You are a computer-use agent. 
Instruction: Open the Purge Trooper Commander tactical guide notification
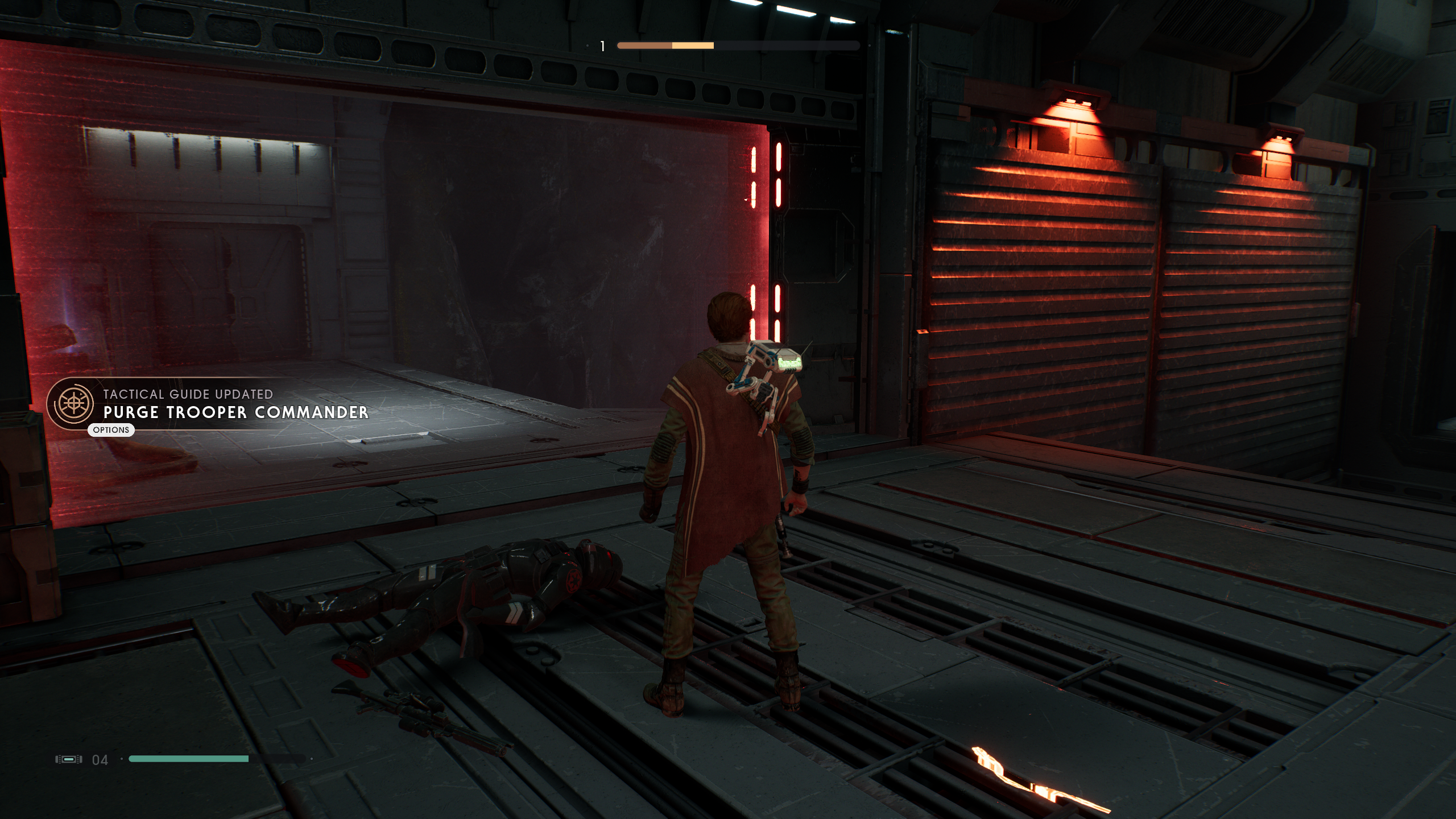[235, 412]
